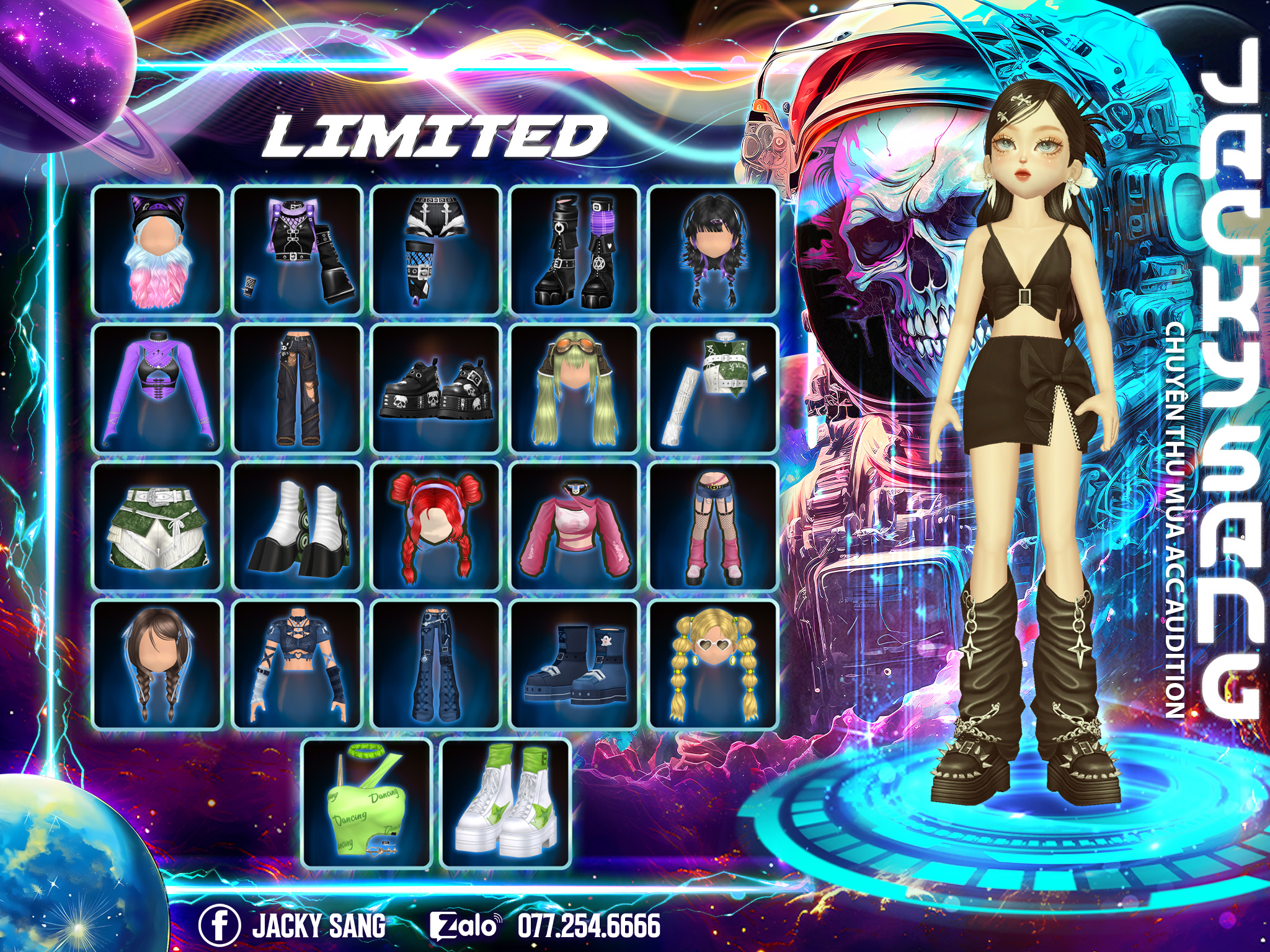Pick the denim shorts with pink leg warmers

(713, 527)
